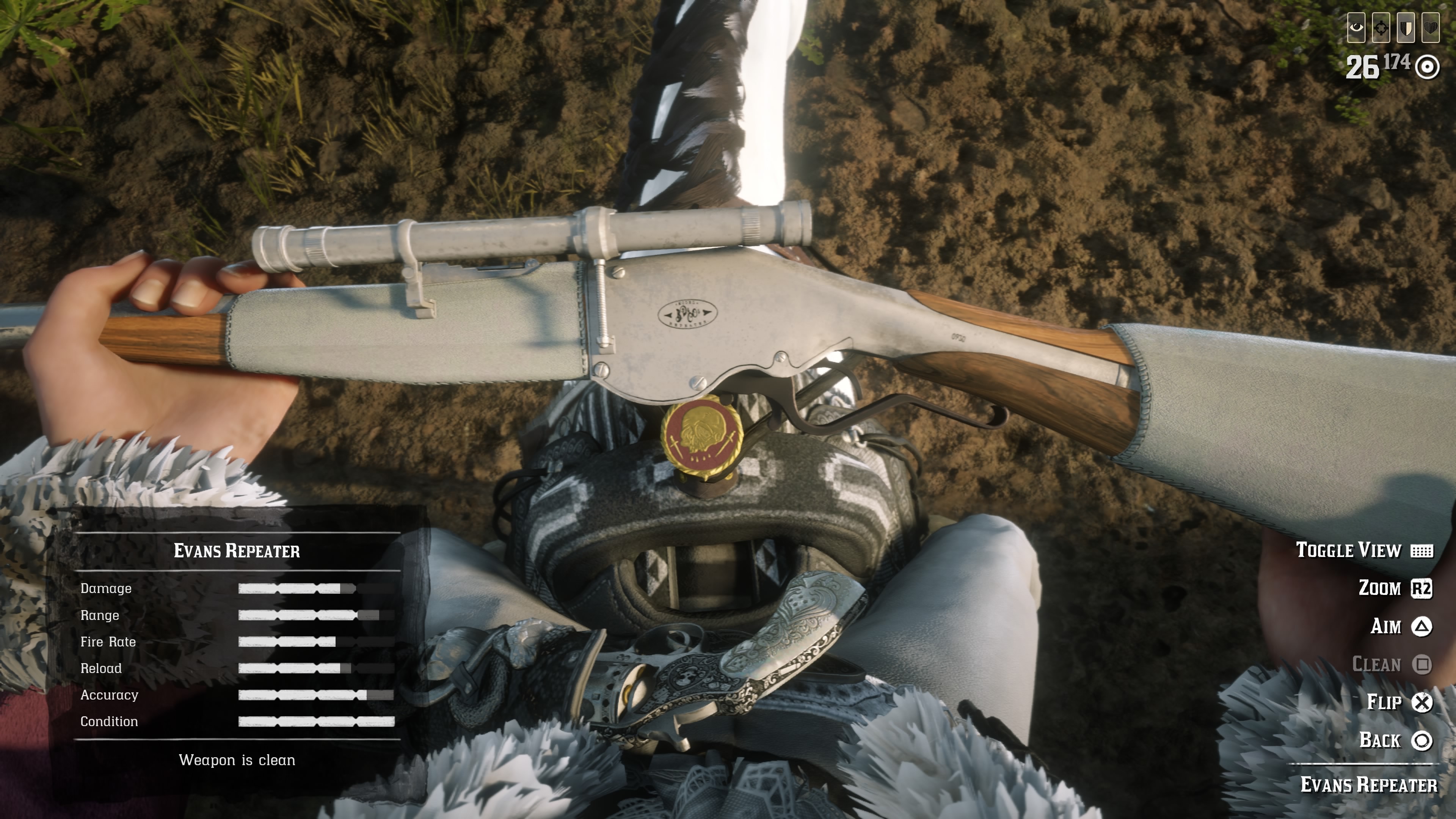Flip the weapon with the Flip option
1456x819 pixels.
(1399, 702)
